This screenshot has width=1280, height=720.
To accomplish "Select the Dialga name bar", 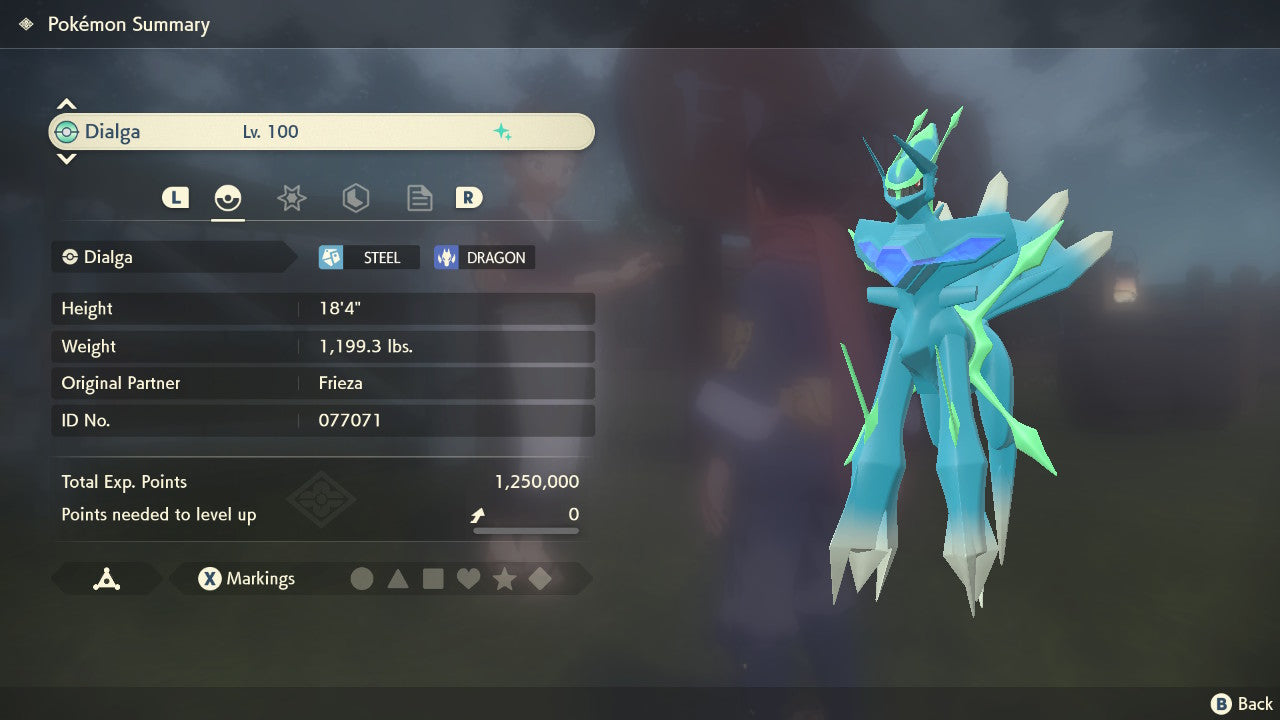I will (x=321, y=132).
